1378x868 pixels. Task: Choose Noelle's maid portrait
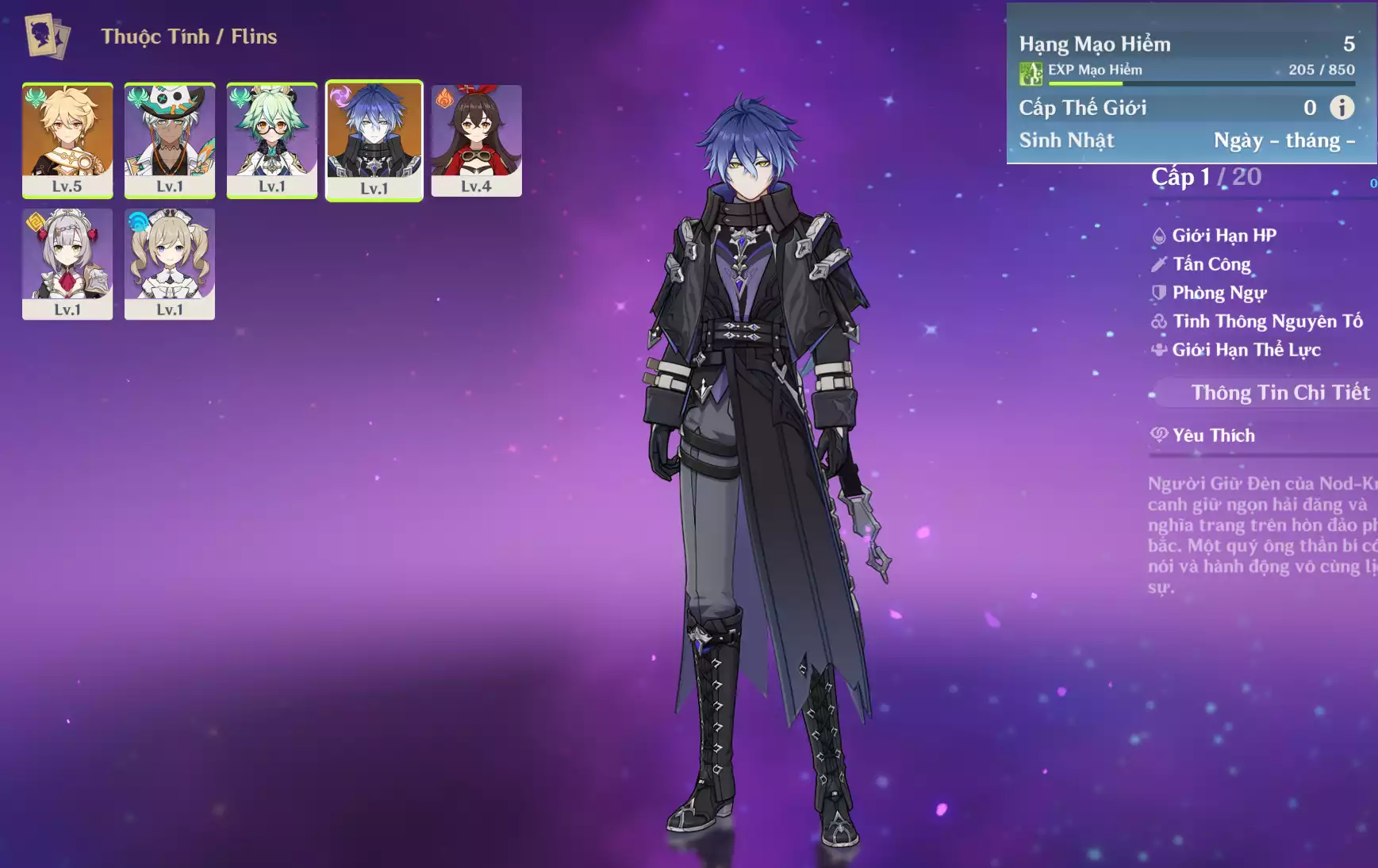(67, 263)
